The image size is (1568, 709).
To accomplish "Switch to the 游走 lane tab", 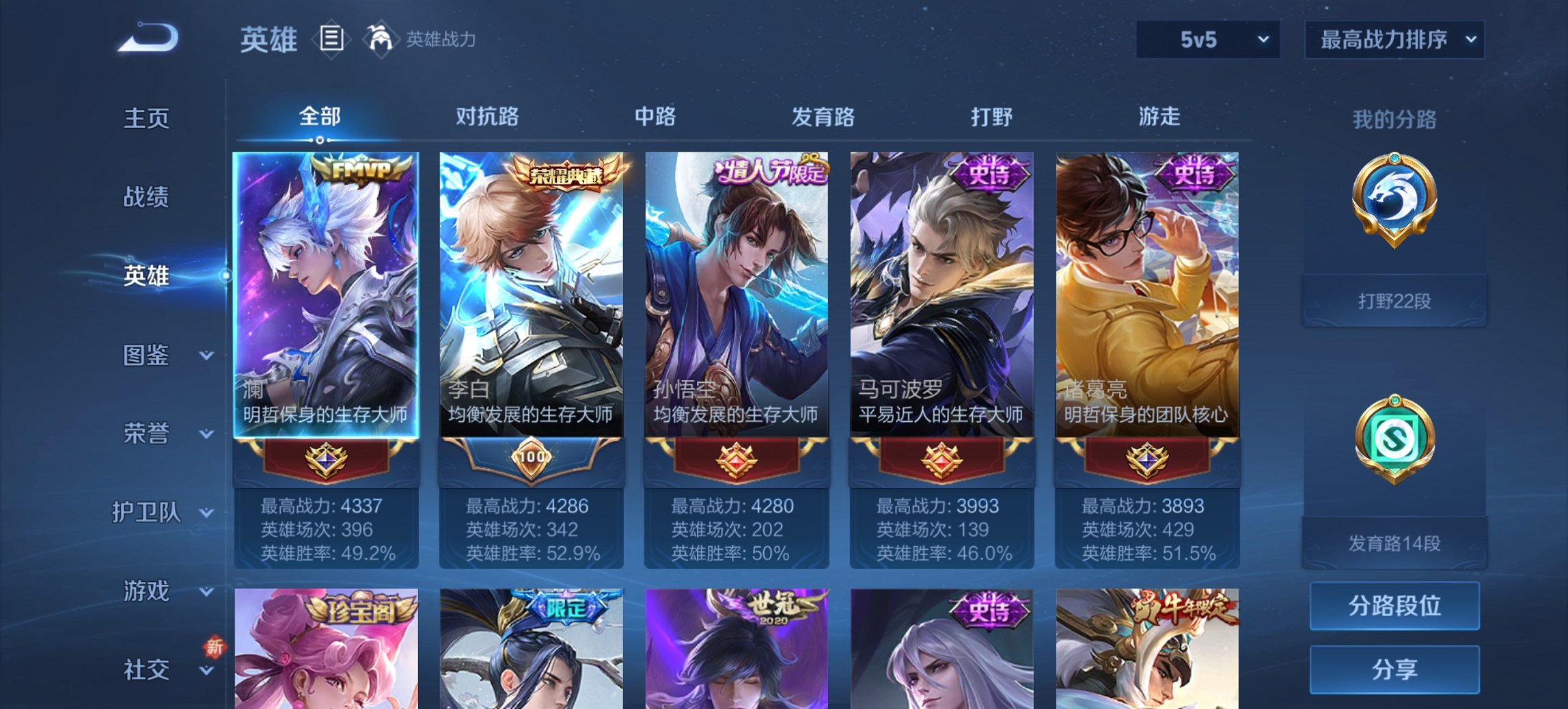I will click(x=1159, y=117).
